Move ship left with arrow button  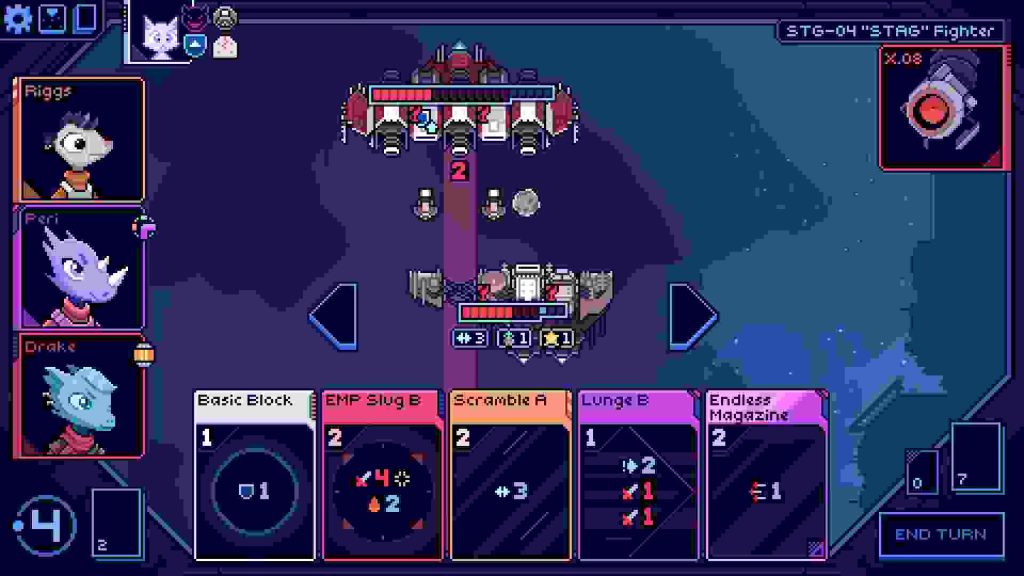tap(334, 317)
